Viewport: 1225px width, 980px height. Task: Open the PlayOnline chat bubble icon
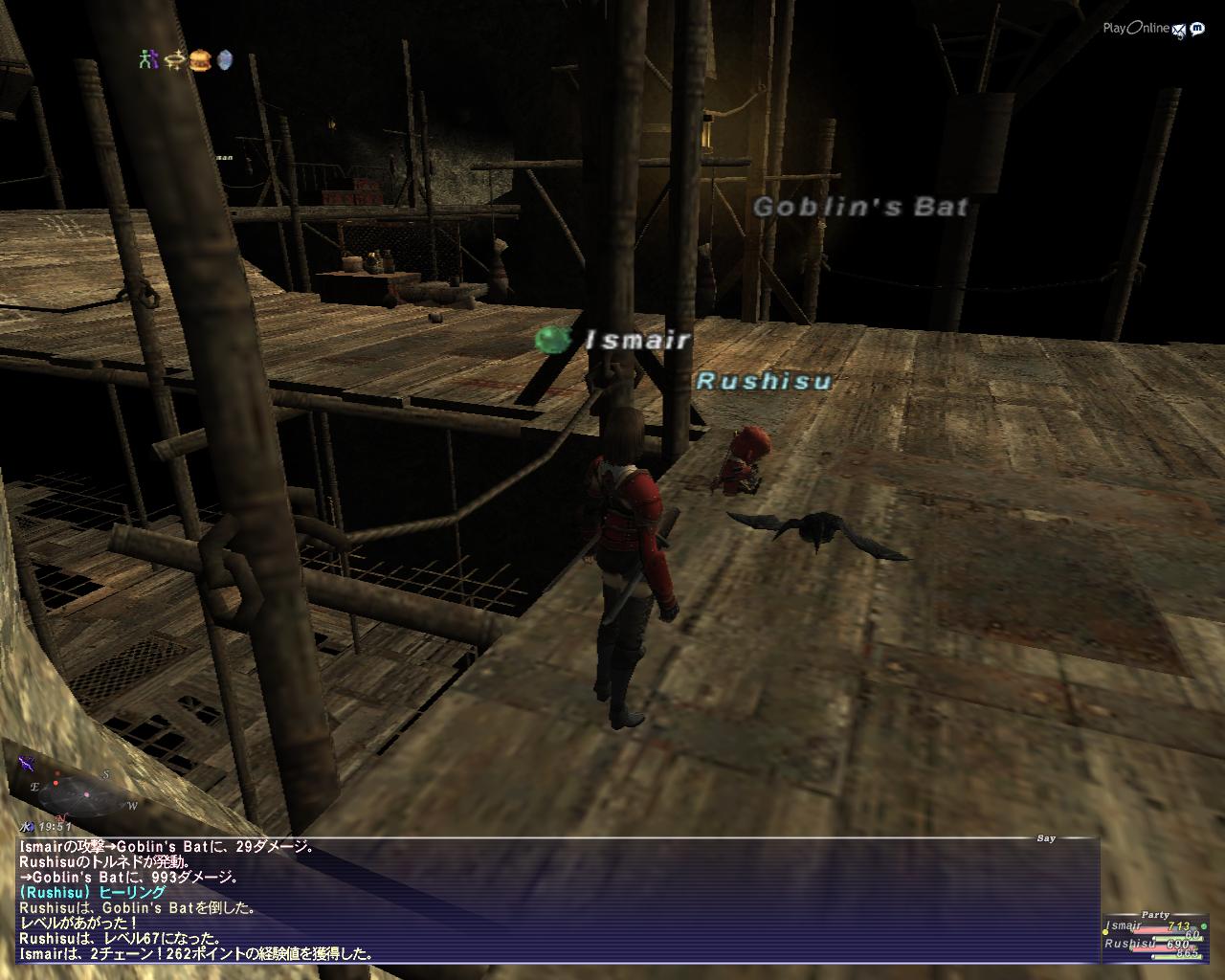coord(1197,29)
